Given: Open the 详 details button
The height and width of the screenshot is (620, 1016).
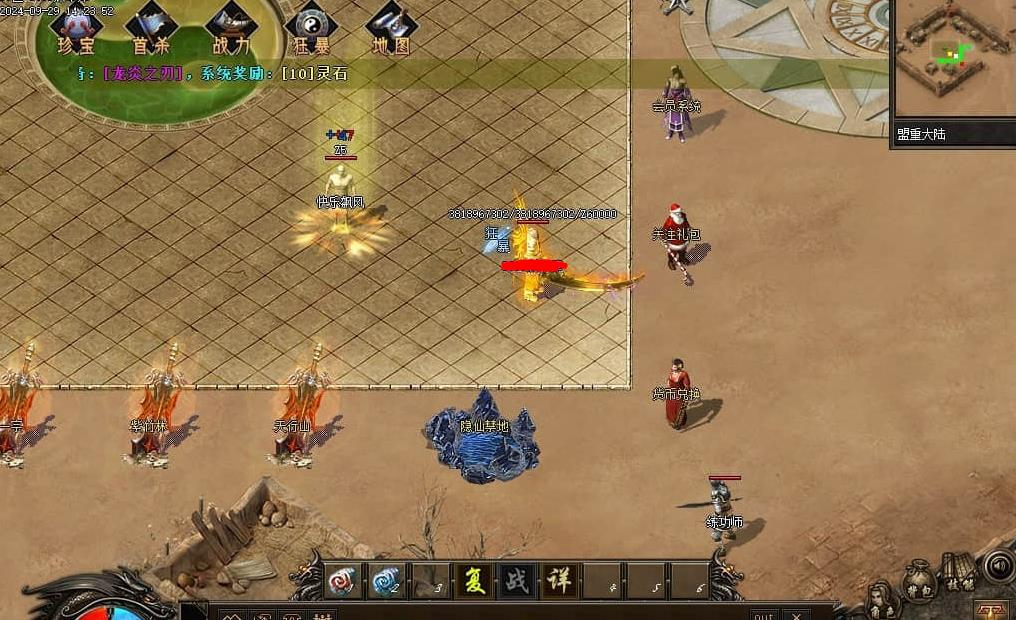Looking at the screenshot, I should [x=560, y=581].
